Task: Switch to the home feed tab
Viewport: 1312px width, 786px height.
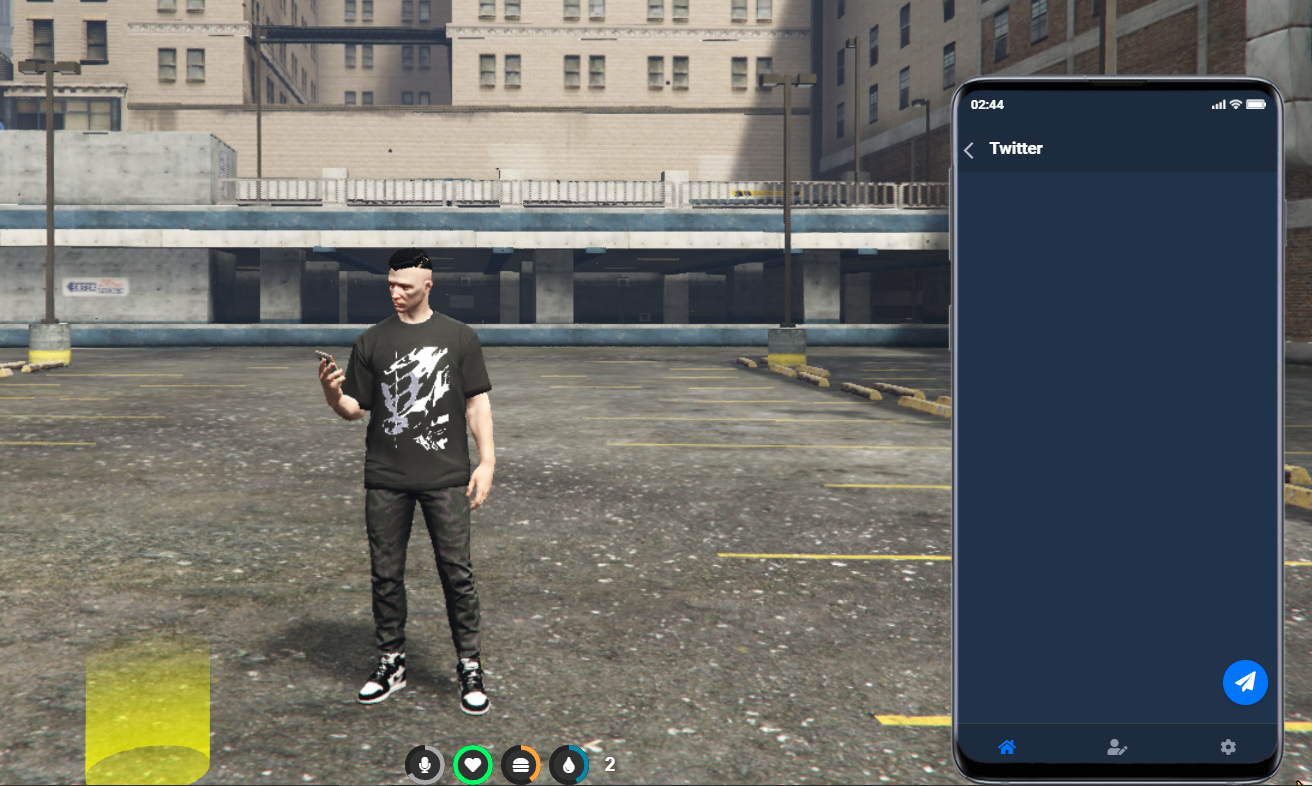Action: point(1007,747)
